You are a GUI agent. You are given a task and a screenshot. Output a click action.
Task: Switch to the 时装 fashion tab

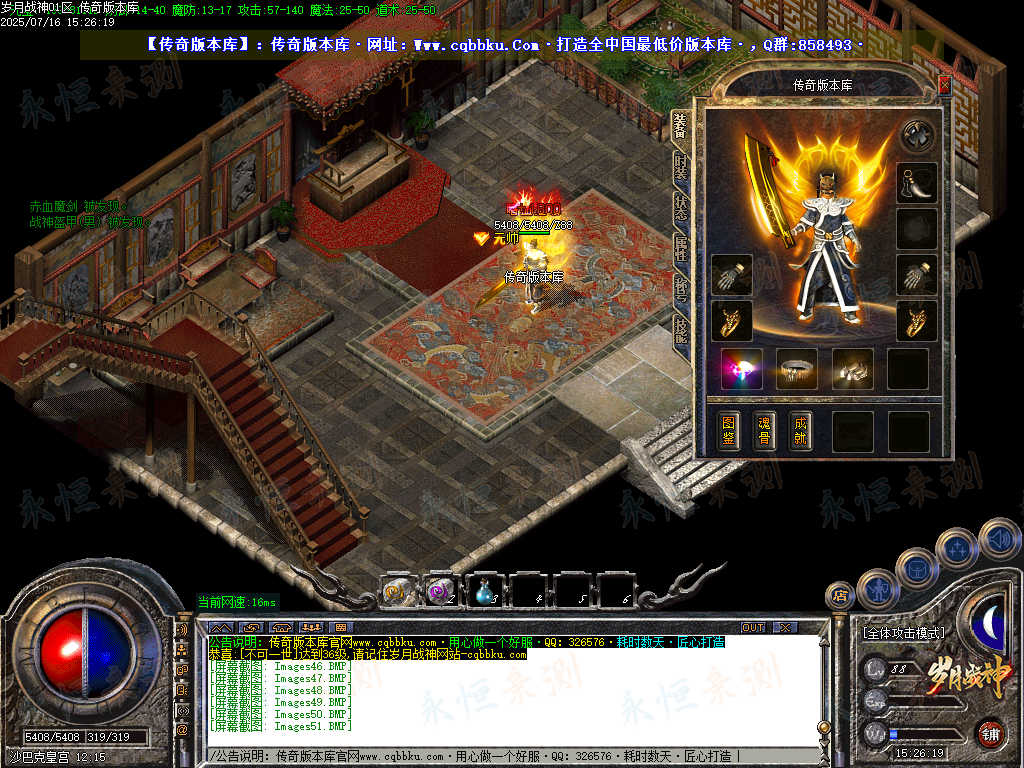point(681,167)
